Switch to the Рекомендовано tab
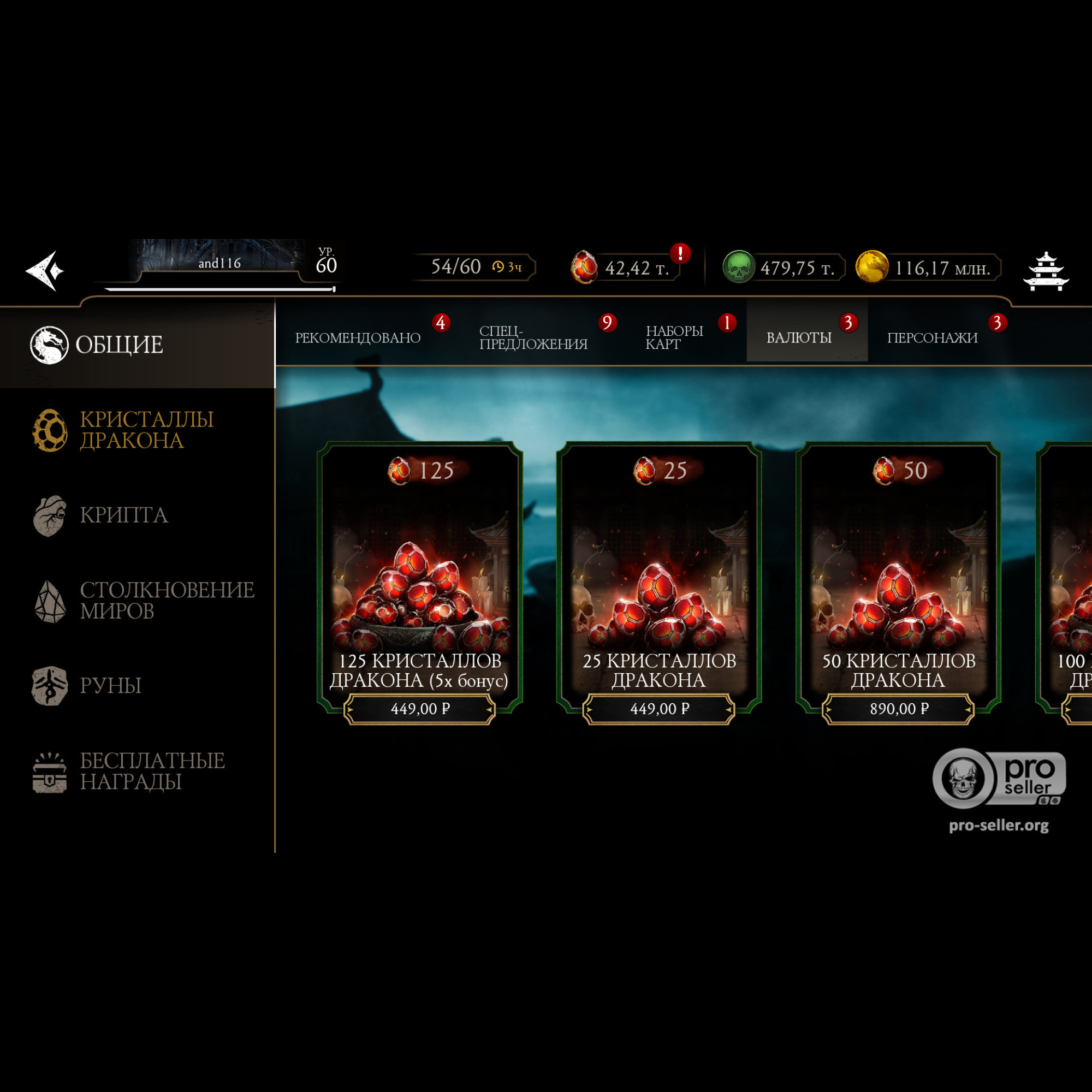The image size is (1092, 1092). coord(358,338)
